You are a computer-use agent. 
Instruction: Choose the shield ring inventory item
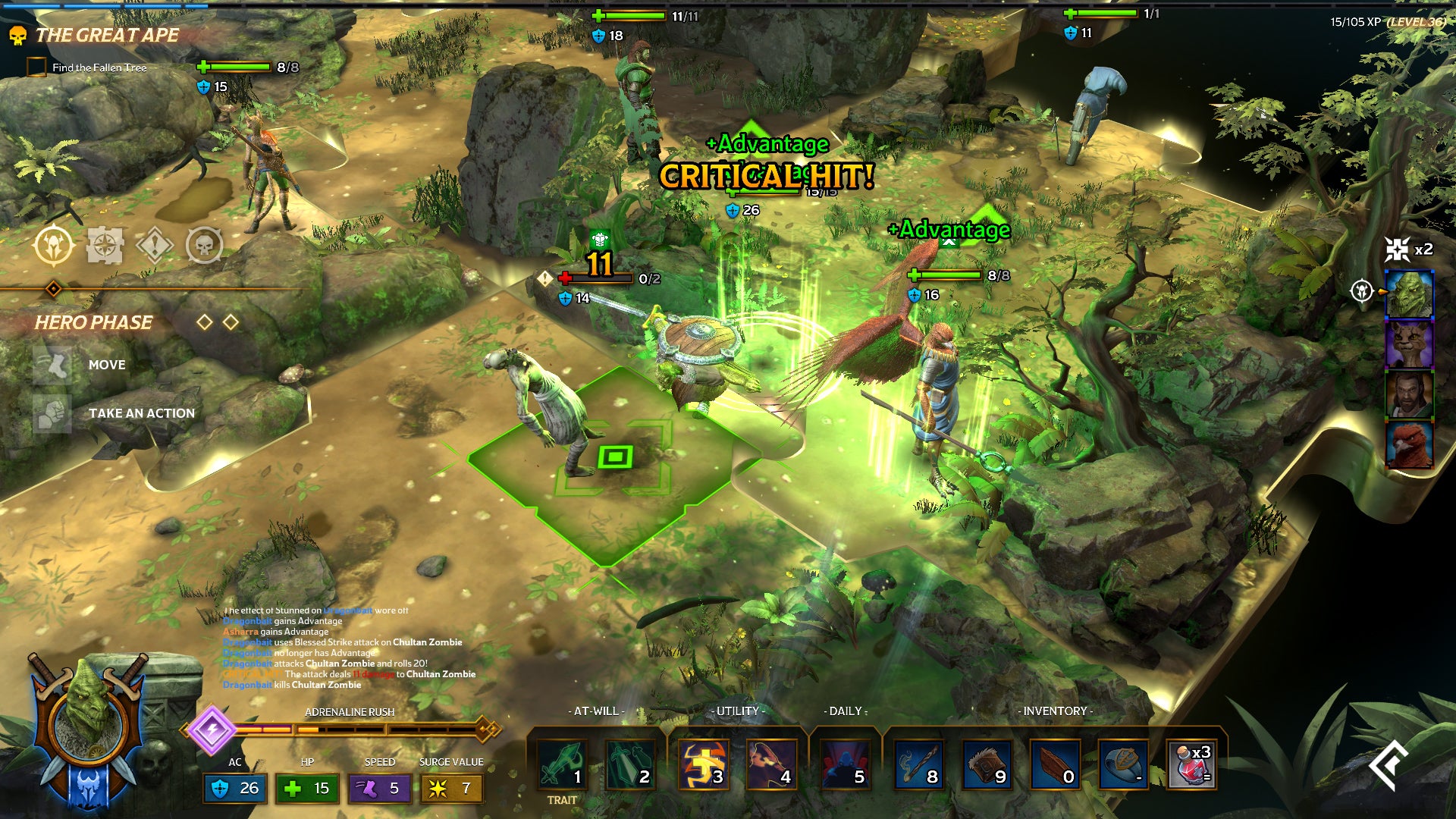coord(1123,764)
